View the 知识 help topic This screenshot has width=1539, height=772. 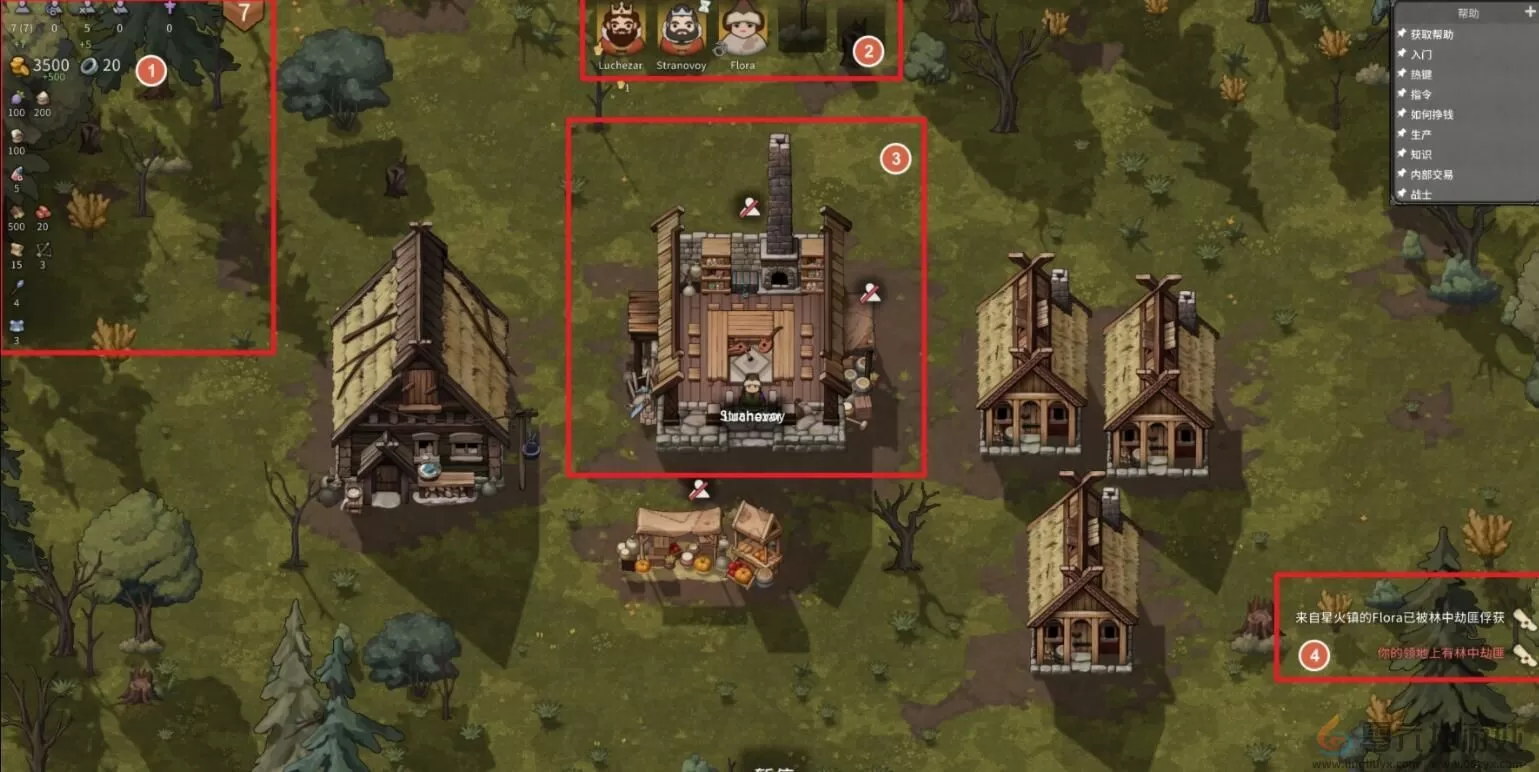(x=1421, y=154)
